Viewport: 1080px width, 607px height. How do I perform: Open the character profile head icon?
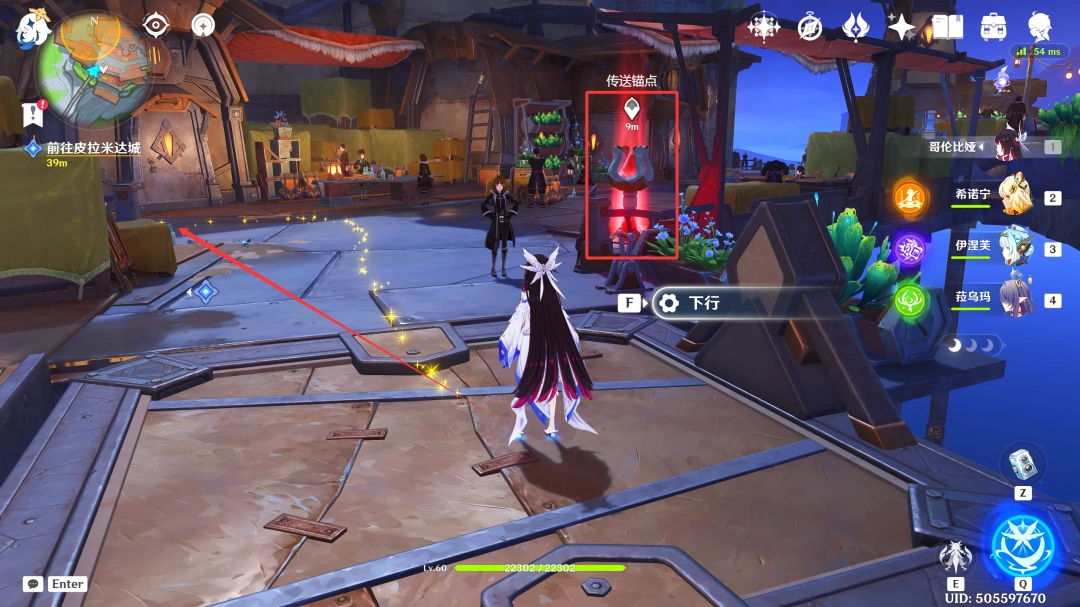coord(1040,27)
